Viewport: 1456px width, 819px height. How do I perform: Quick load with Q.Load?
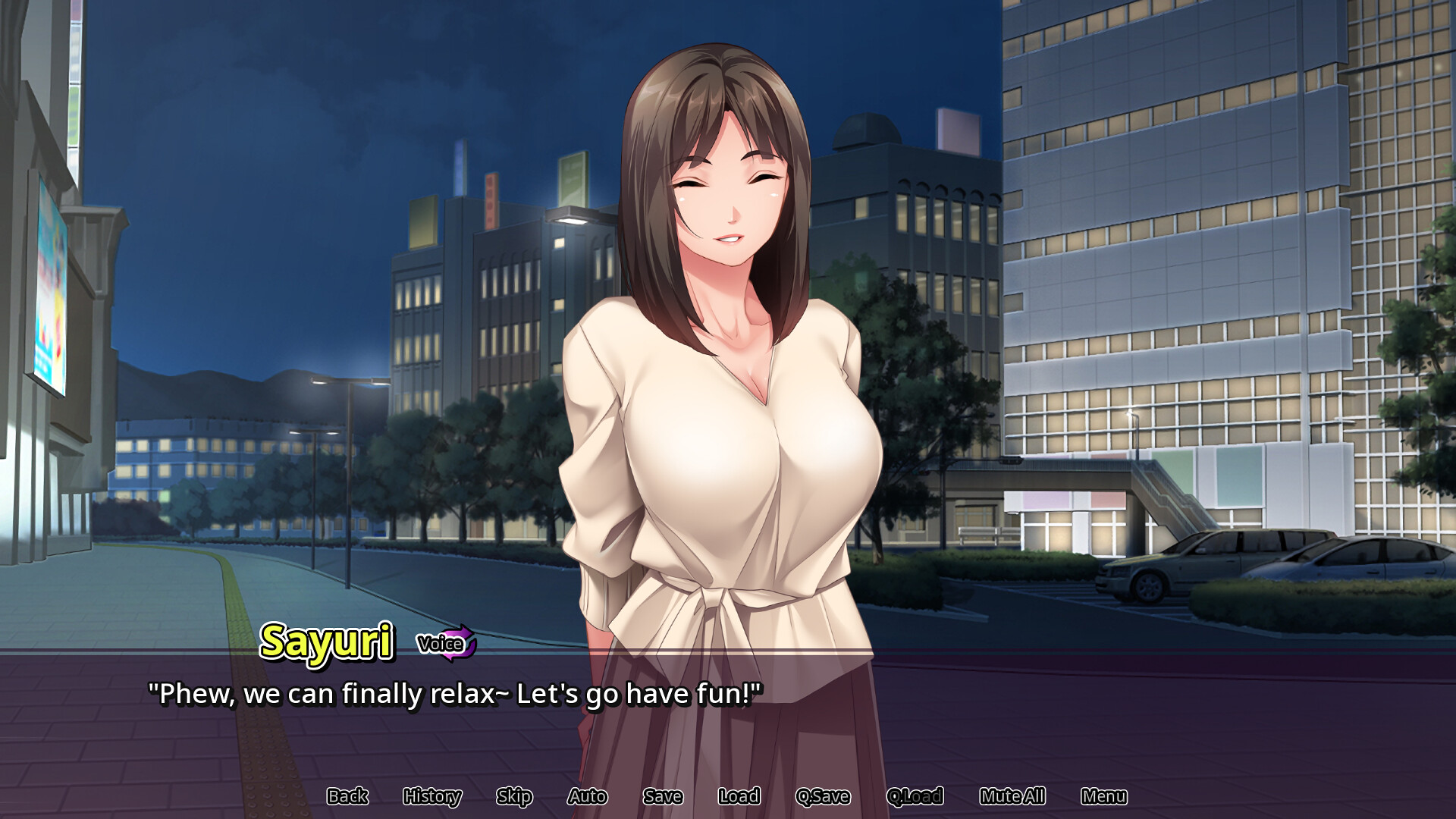915,796
